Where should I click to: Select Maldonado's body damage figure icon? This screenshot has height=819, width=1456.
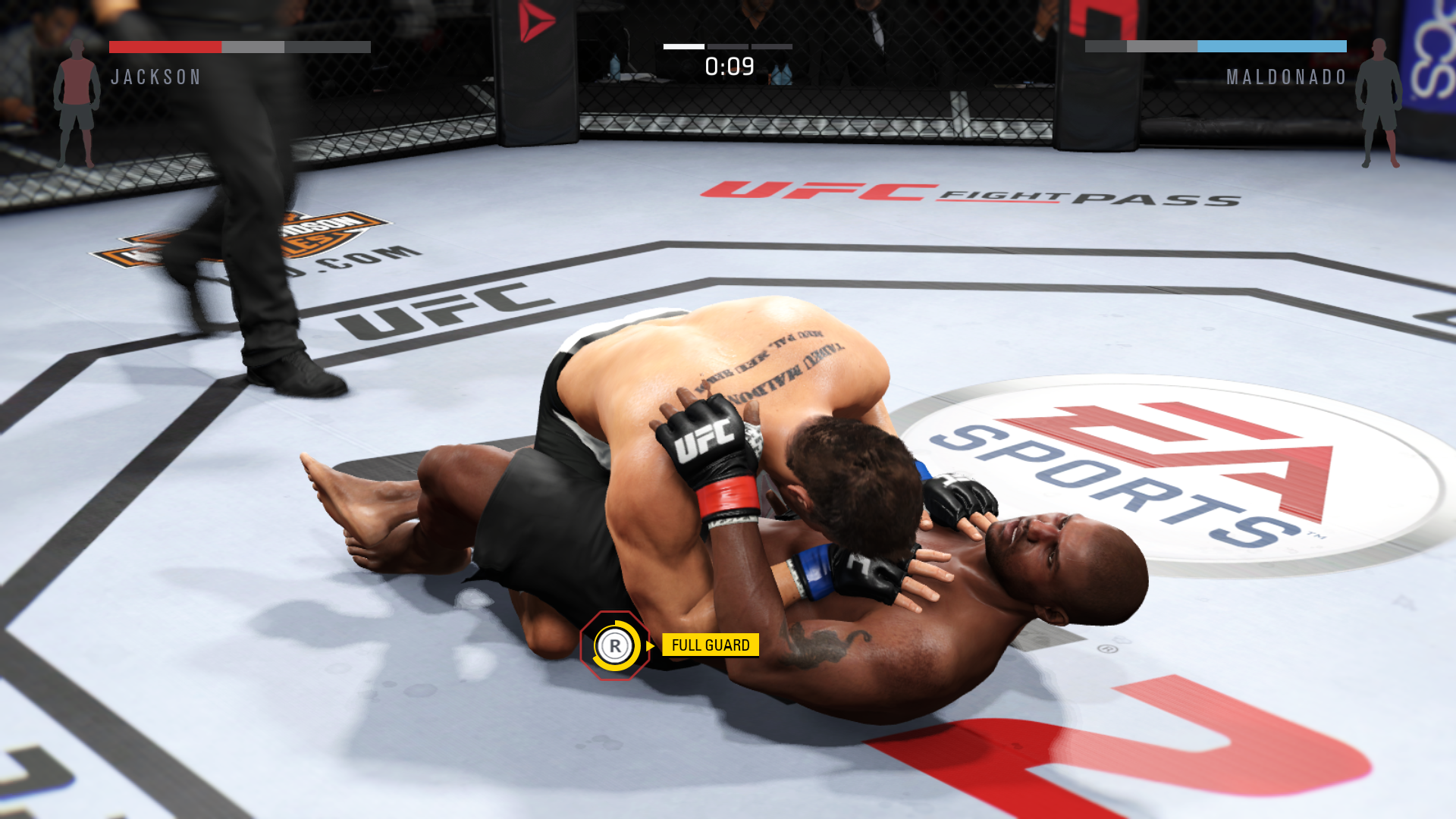point(1379,104)
